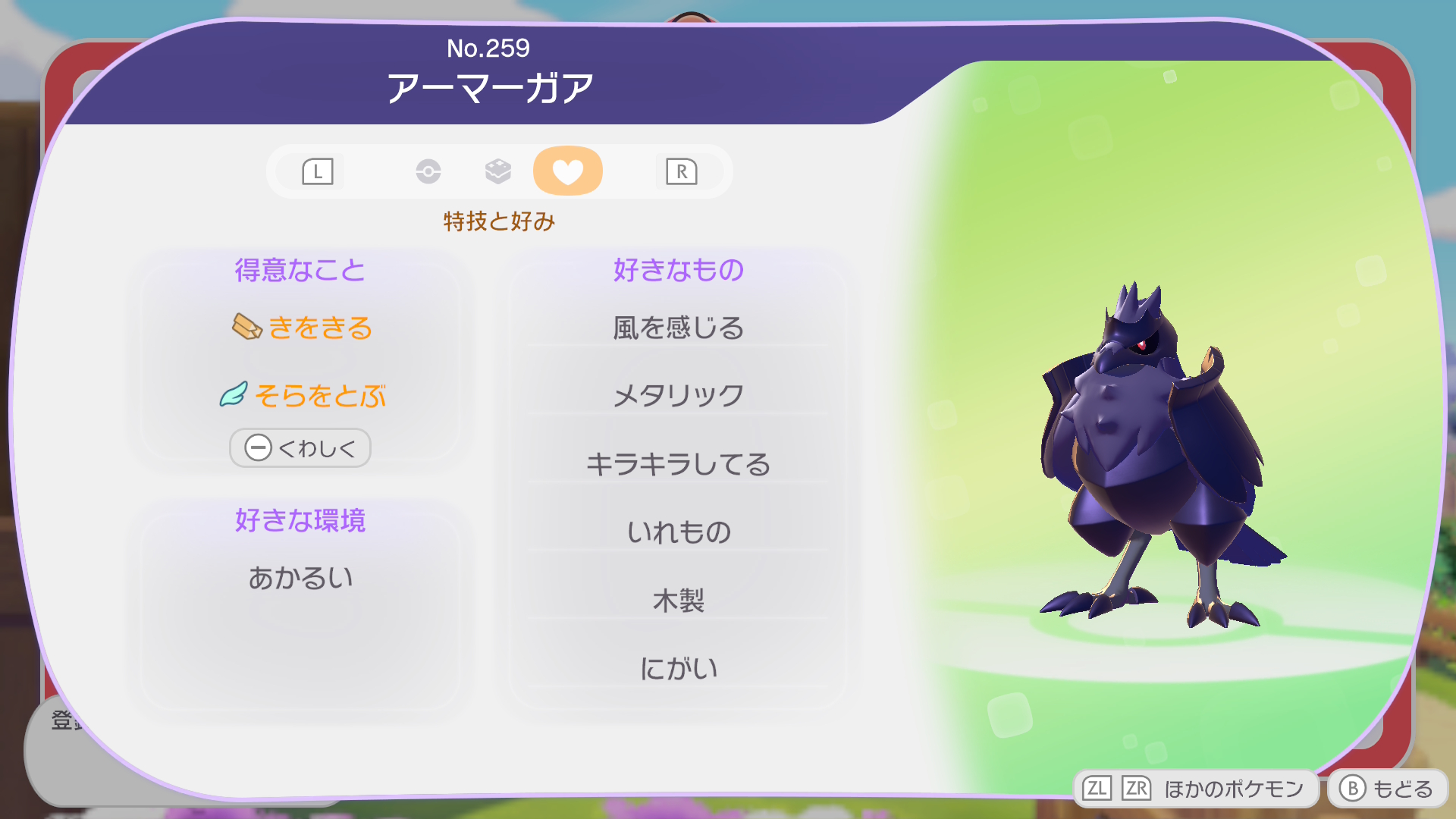This screenshot has width=1456, height=819.
Task: Open the くわしく details button
Action: click(300, 448)
